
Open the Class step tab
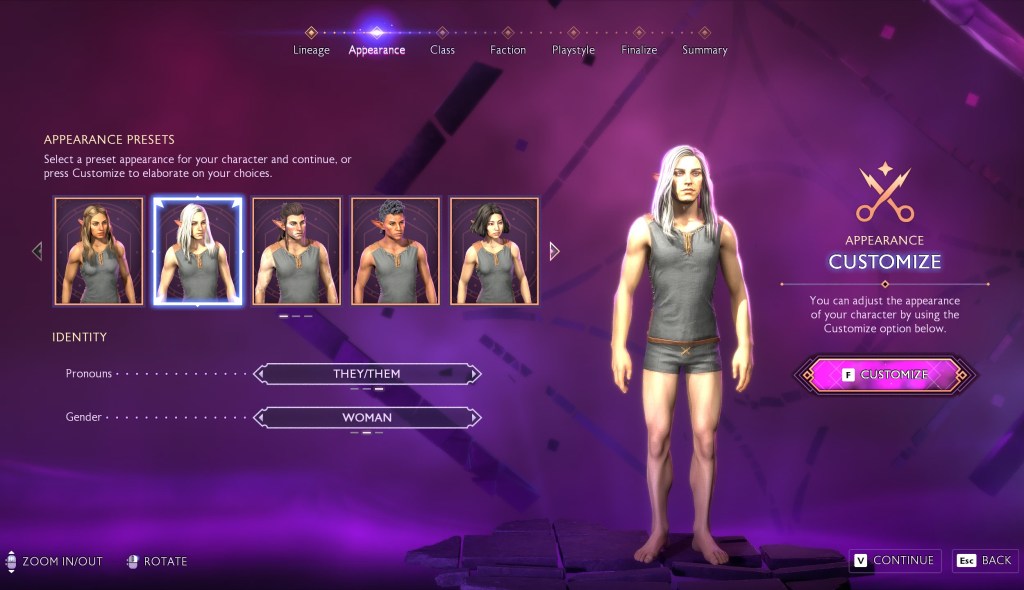point(442,49)
